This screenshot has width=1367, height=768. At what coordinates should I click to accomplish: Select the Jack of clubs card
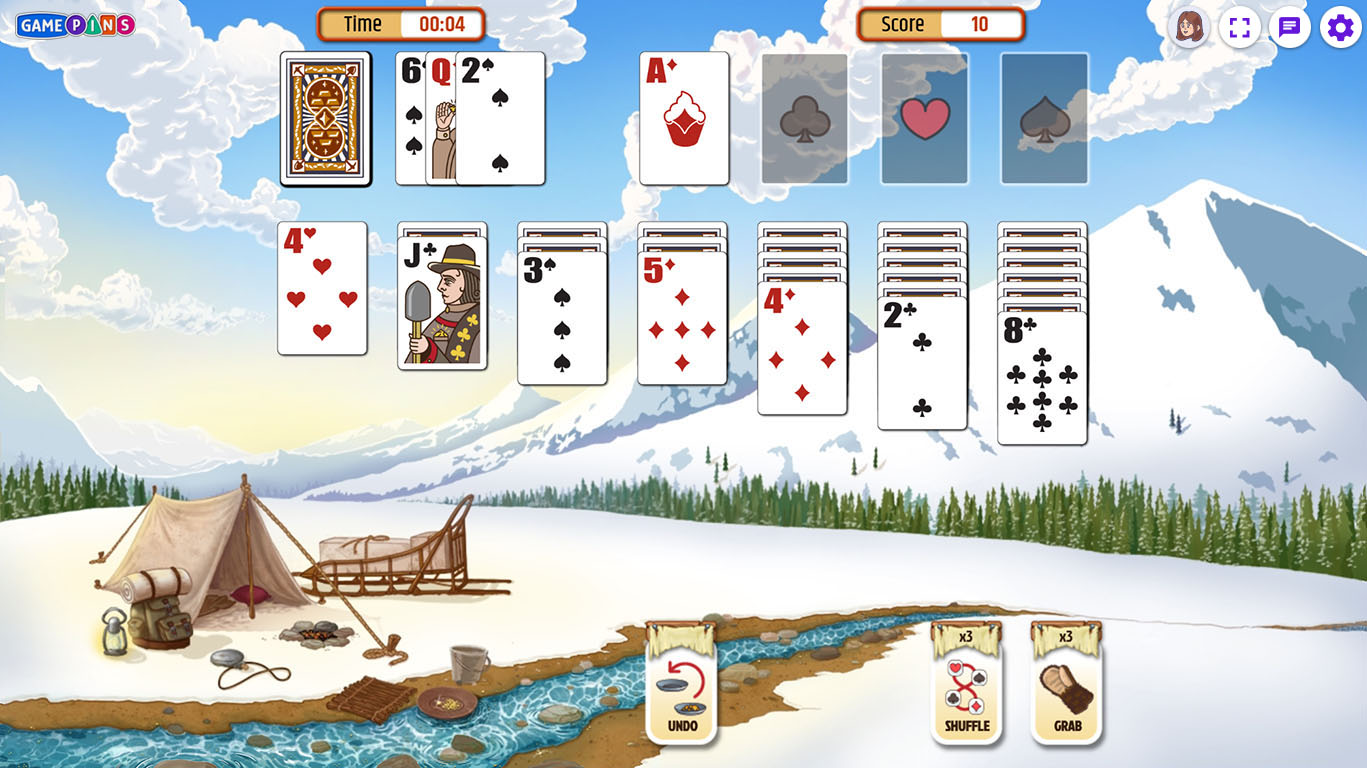[442, 303]
